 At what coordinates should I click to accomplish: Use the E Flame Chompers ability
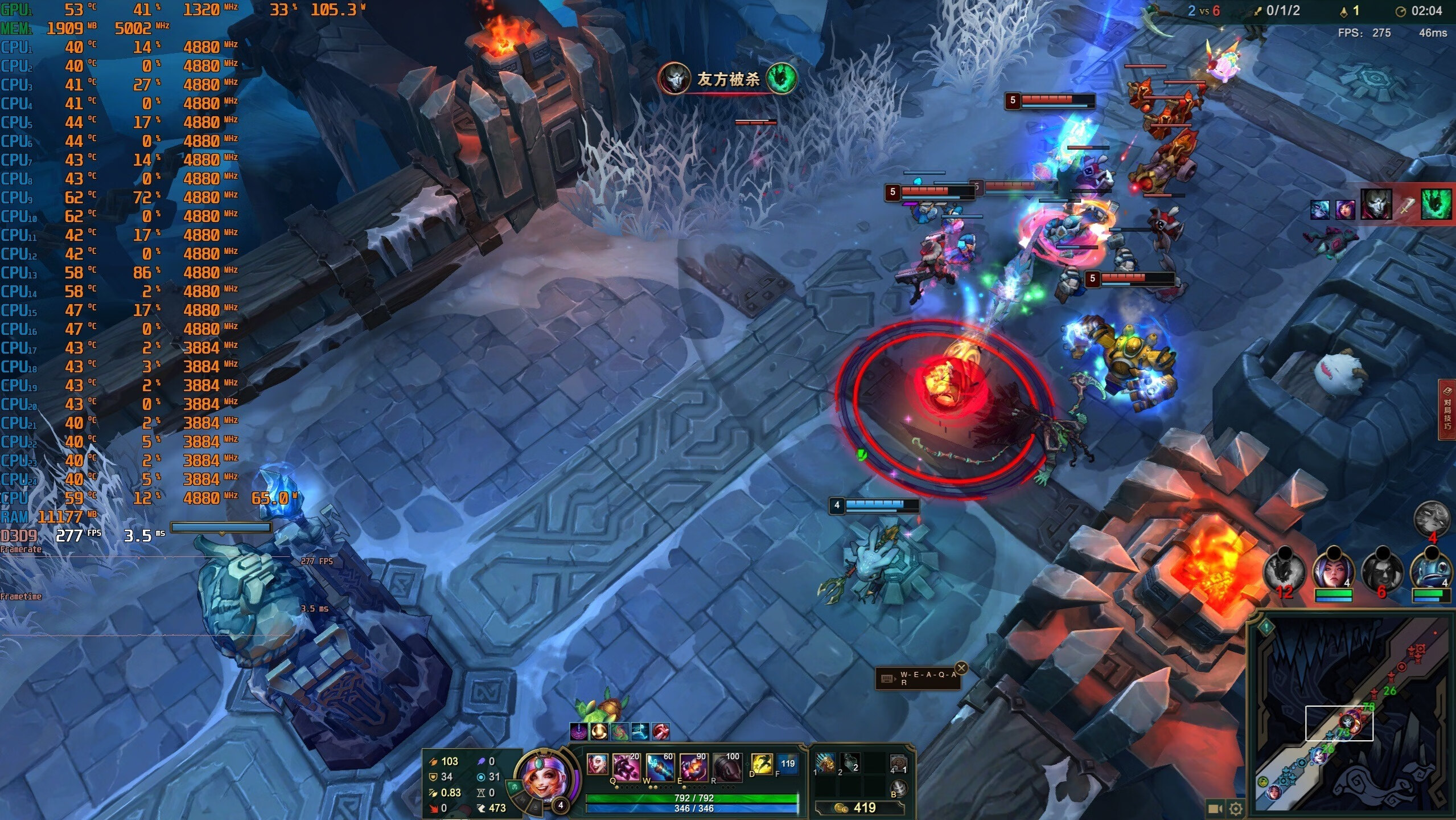tap(693, 768)
